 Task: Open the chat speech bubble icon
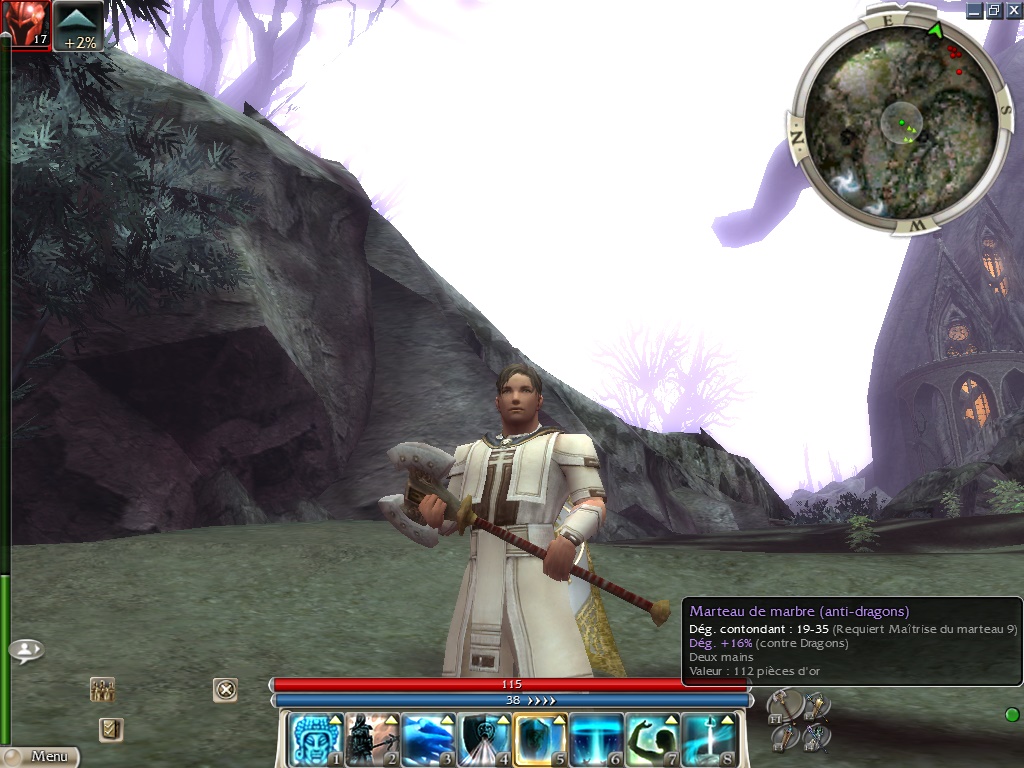tap(26, 651)
